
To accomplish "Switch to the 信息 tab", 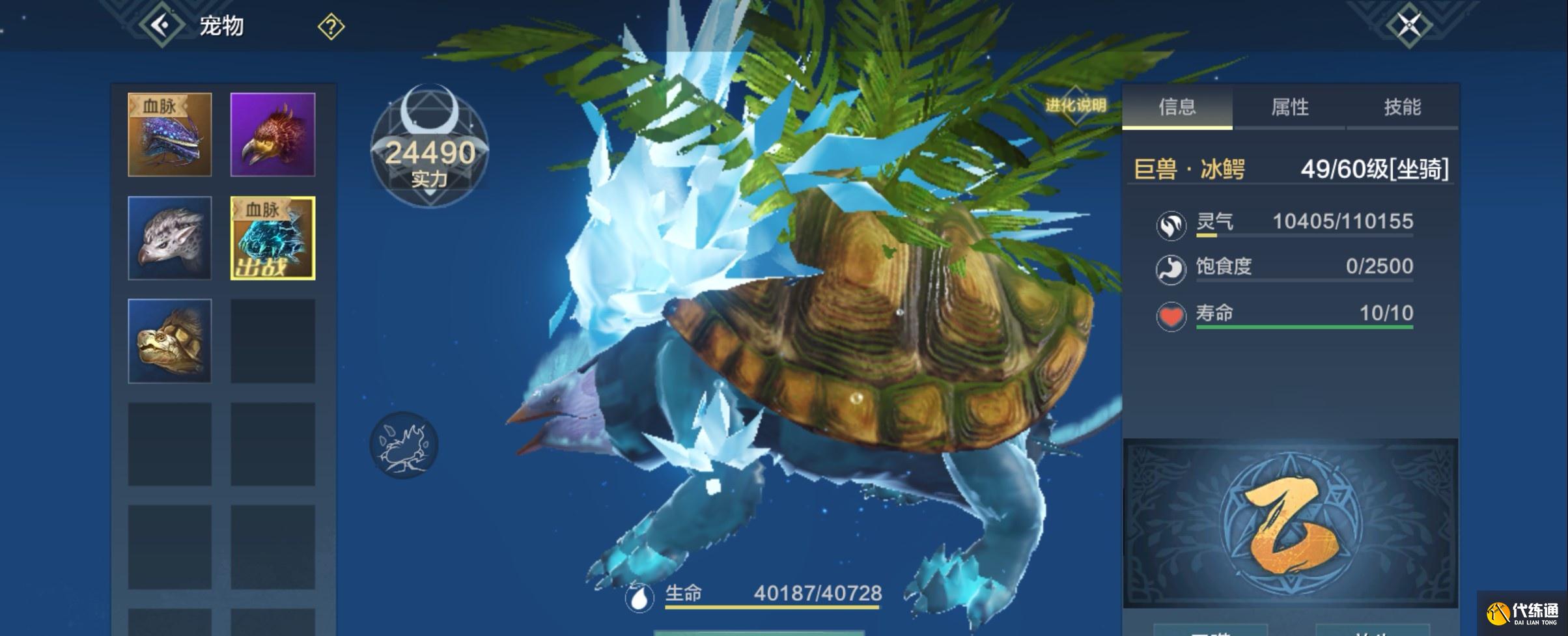I will click(1177, 107).
